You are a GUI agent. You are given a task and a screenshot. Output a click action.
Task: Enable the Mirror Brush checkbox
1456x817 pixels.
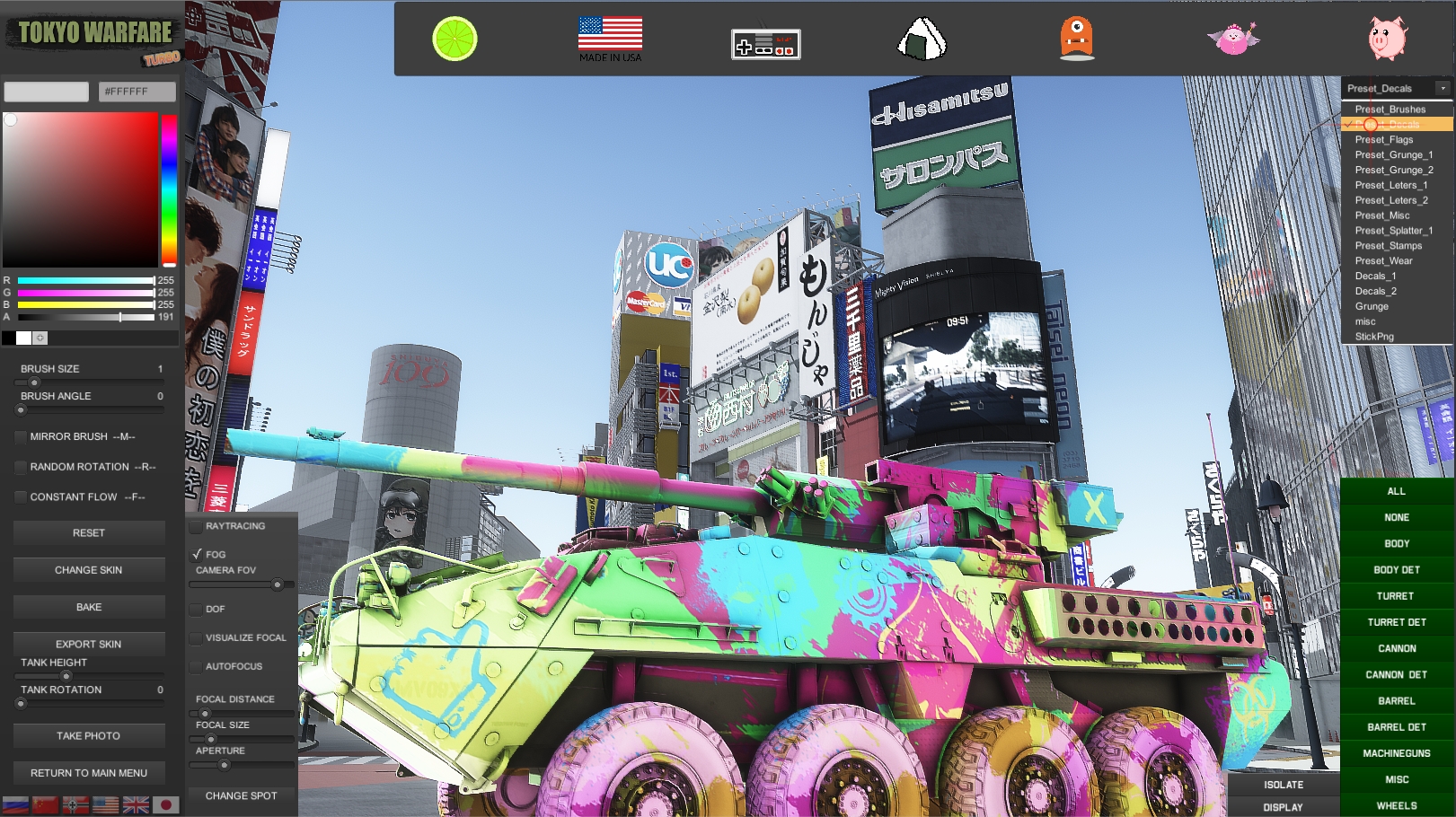point(20,437)
